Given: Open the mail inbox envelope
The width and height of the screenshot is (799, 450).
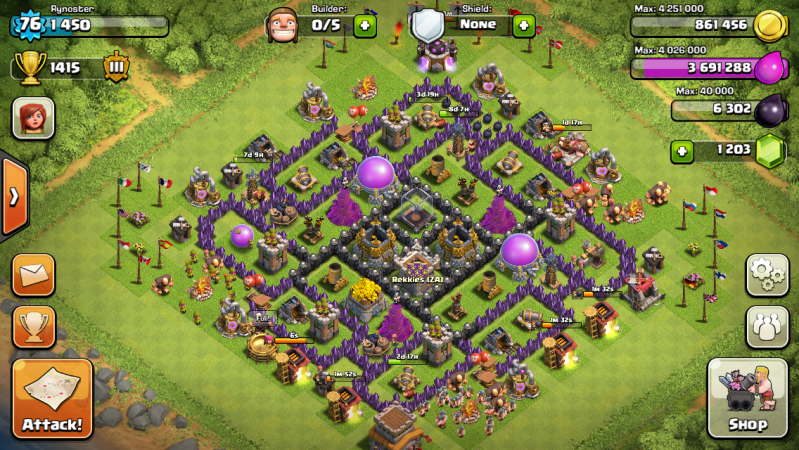Looking at the screenshot, I should 33,274.
